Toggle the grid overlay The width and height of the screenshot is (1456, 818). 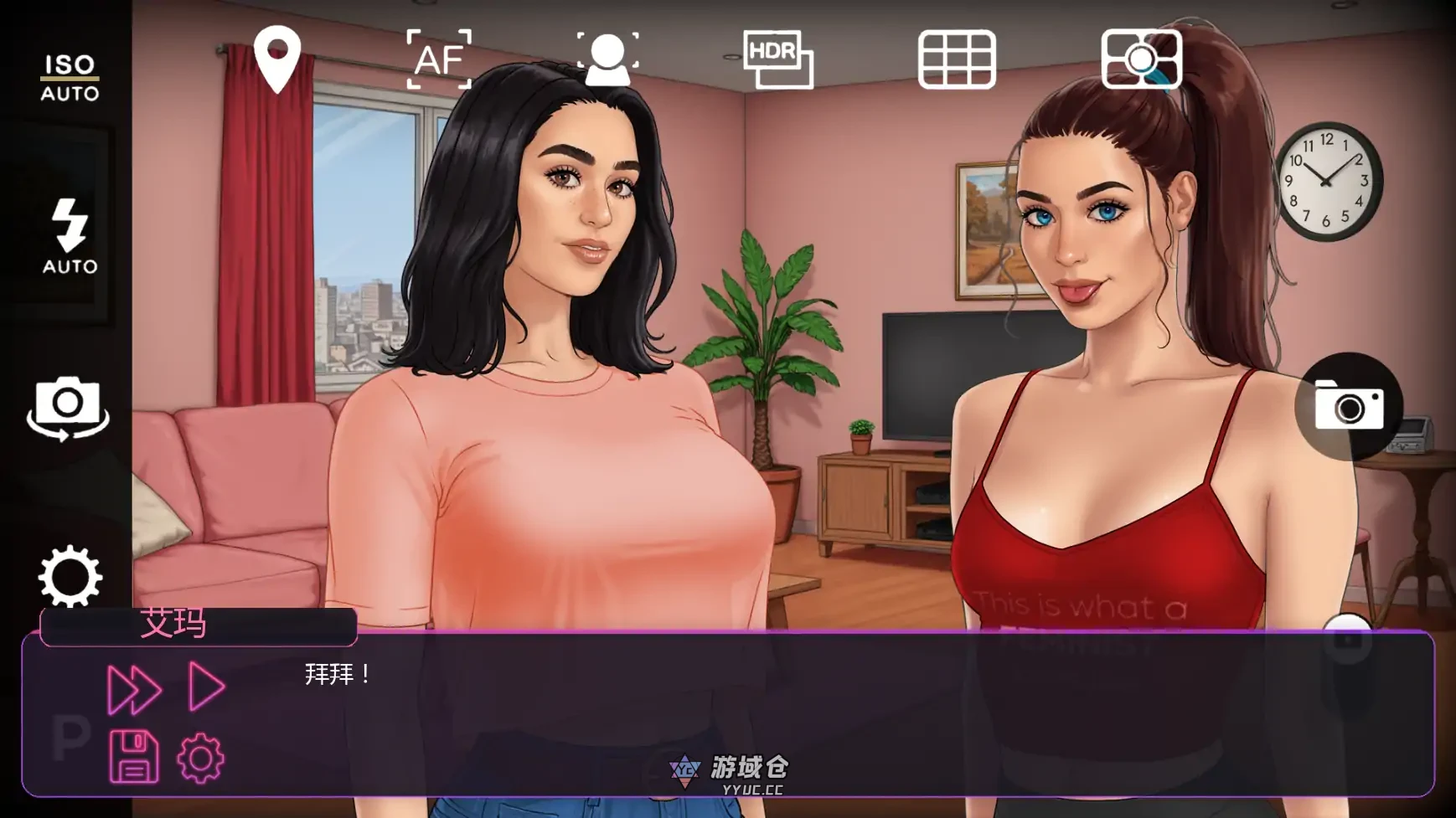click(x=958, y=59)
